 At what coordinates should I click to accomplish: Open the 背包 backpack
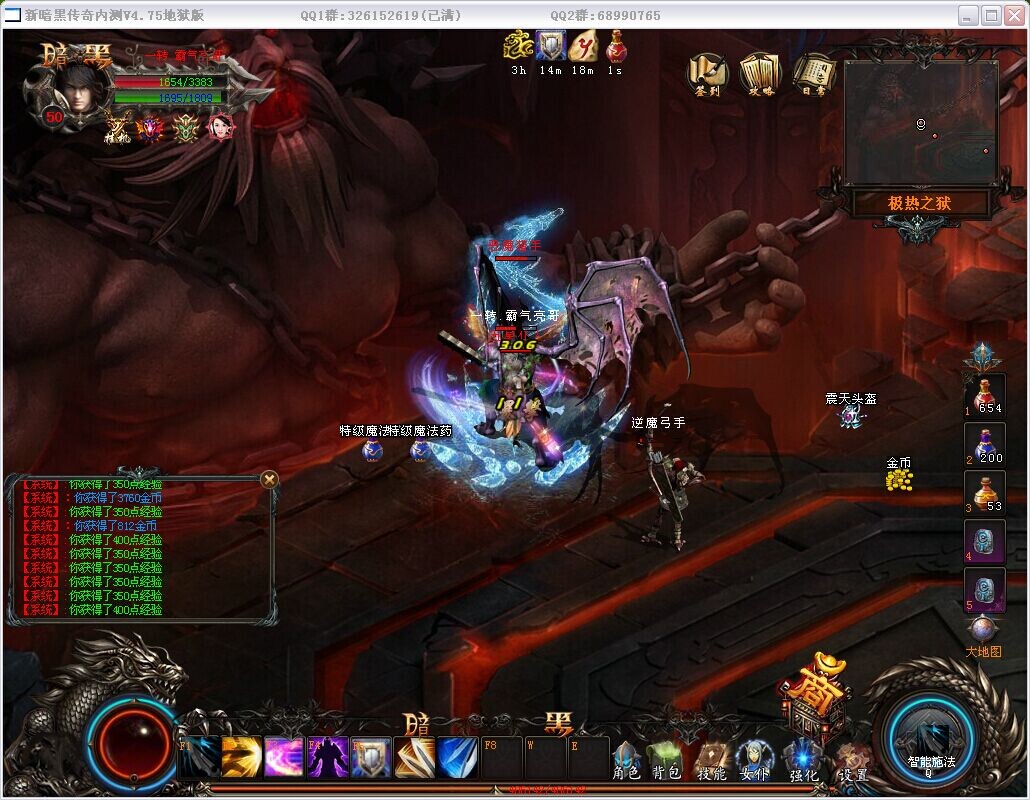coord(666,761)
